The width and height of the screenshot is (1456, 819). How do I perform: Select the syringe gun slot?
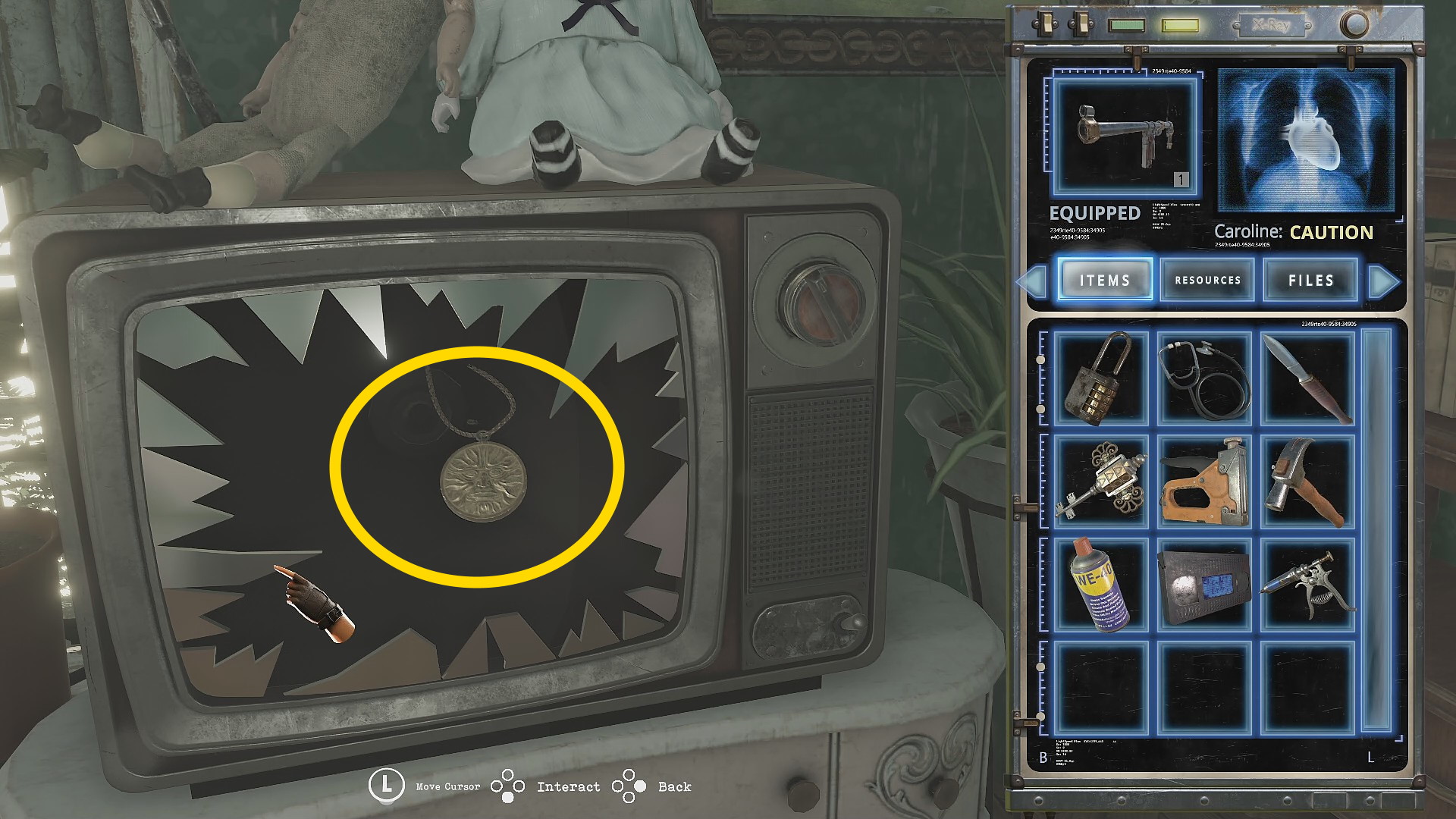click(x=1307, y=585)
